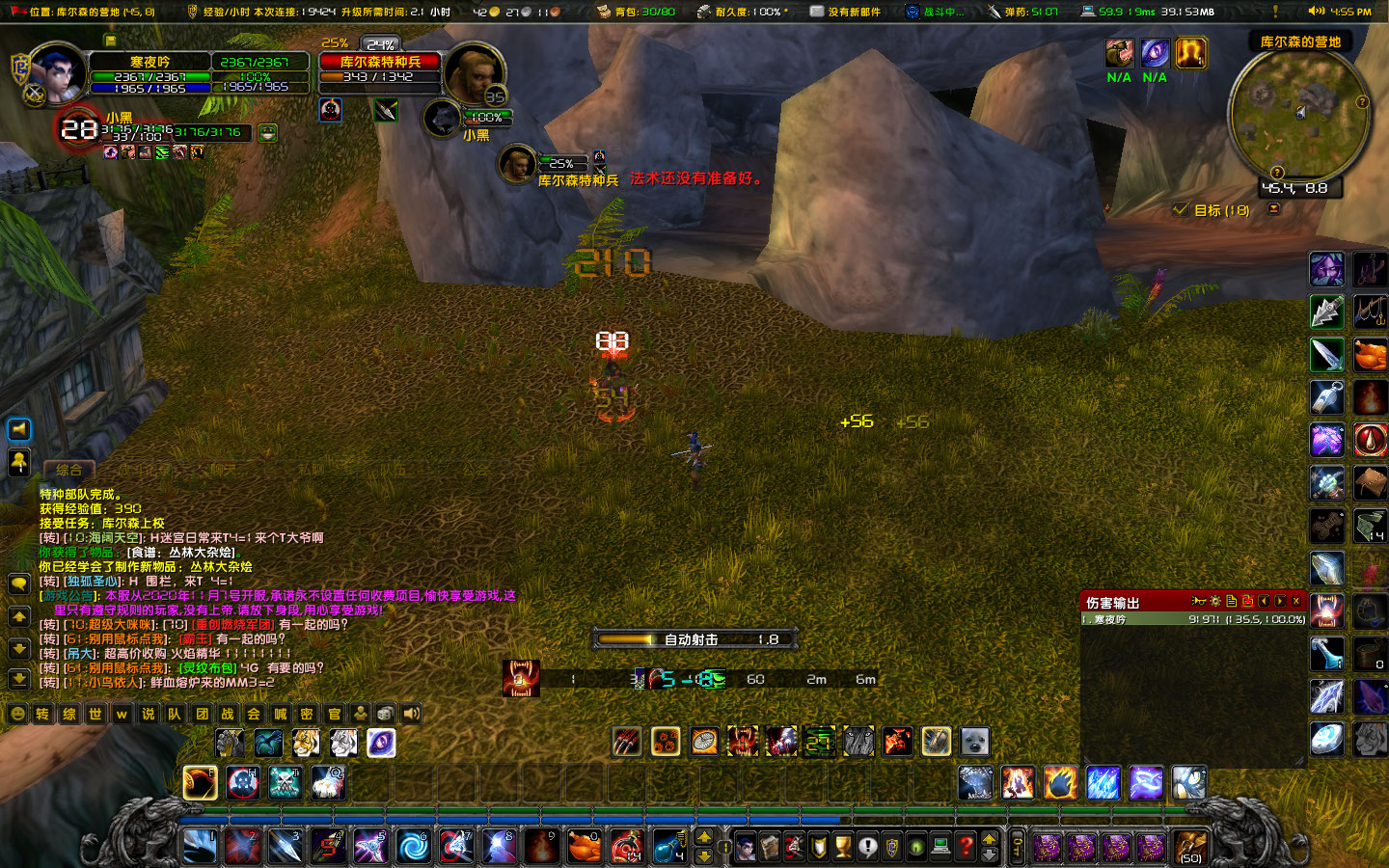The image size is (1389, 868).
Task: Toggle the speaker sound button on chat bar
Action: [412, 715]
